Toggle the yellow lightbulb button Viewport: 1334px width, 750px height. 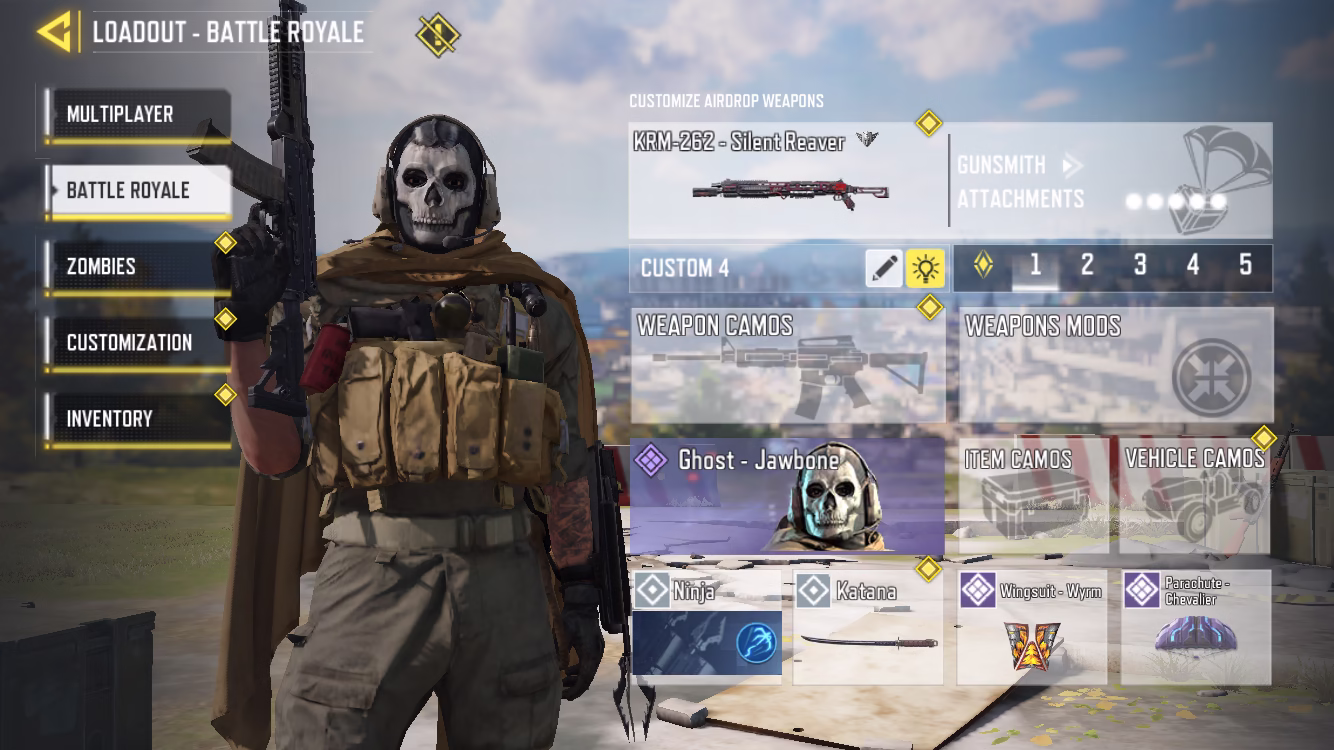pos(925,268)
